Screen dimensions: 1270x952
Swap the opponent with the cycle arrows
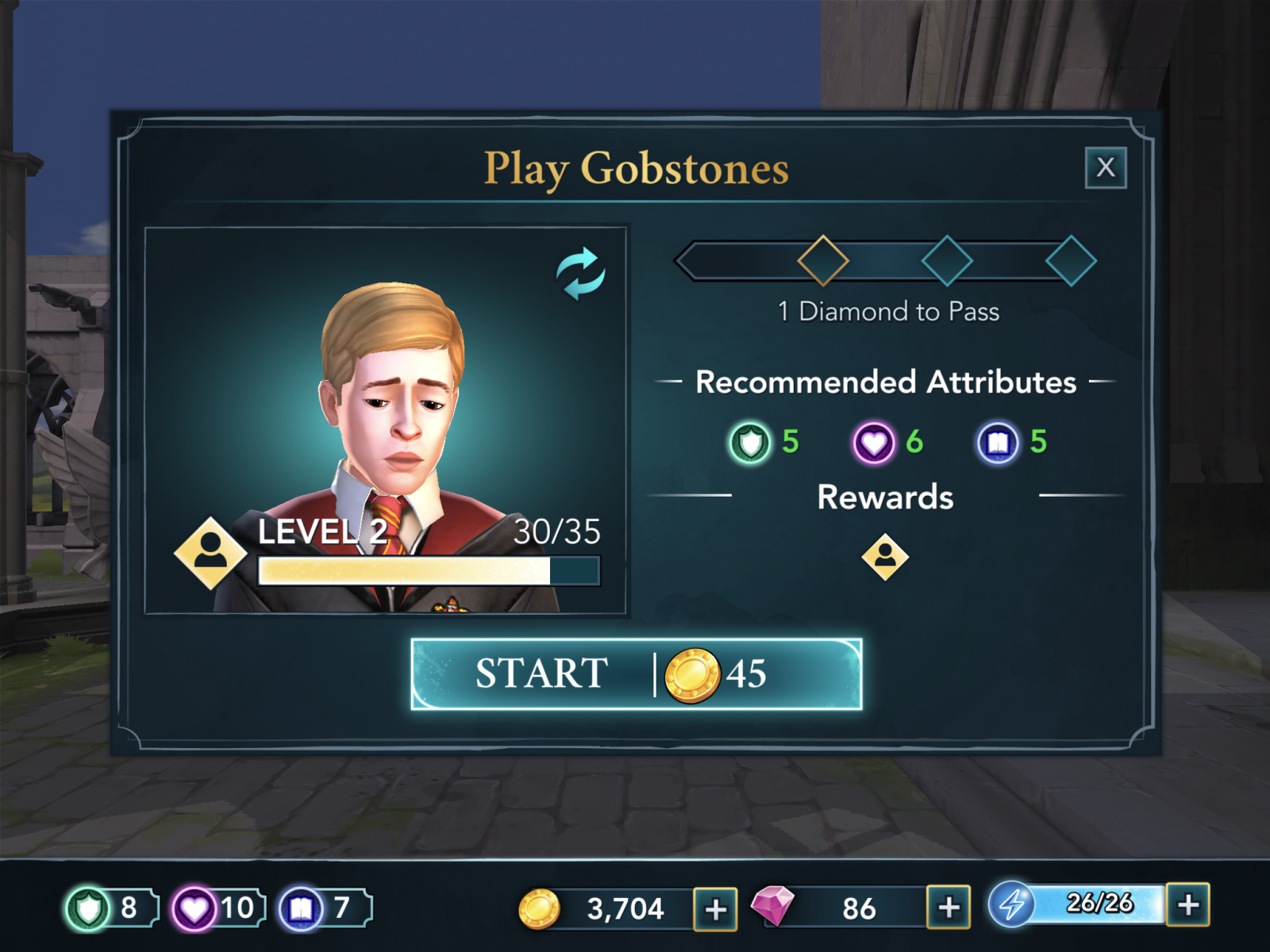click(x=580, y=274)
